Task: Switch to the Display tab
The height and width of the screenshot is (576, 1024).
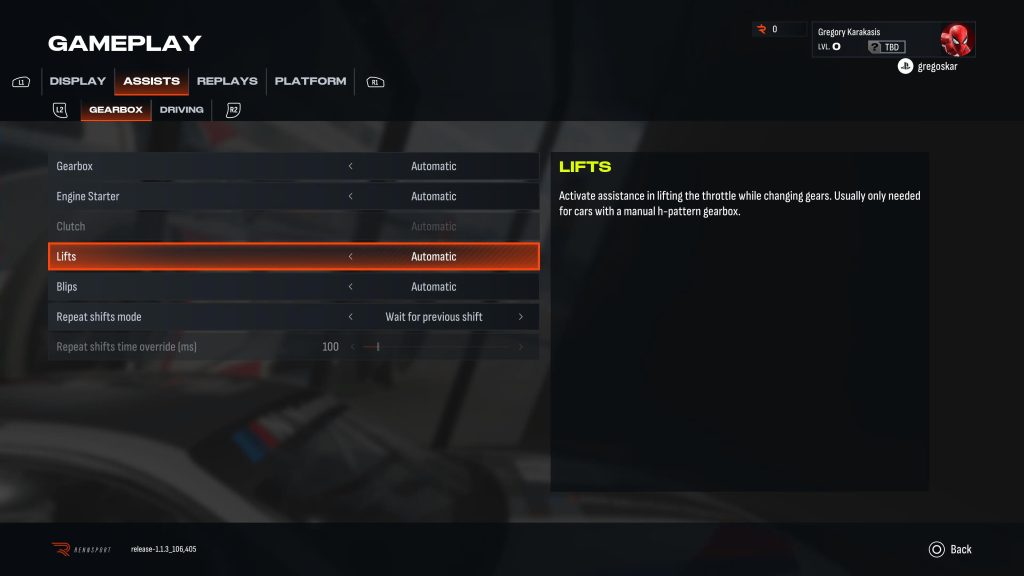Action: tap(77, 81)
